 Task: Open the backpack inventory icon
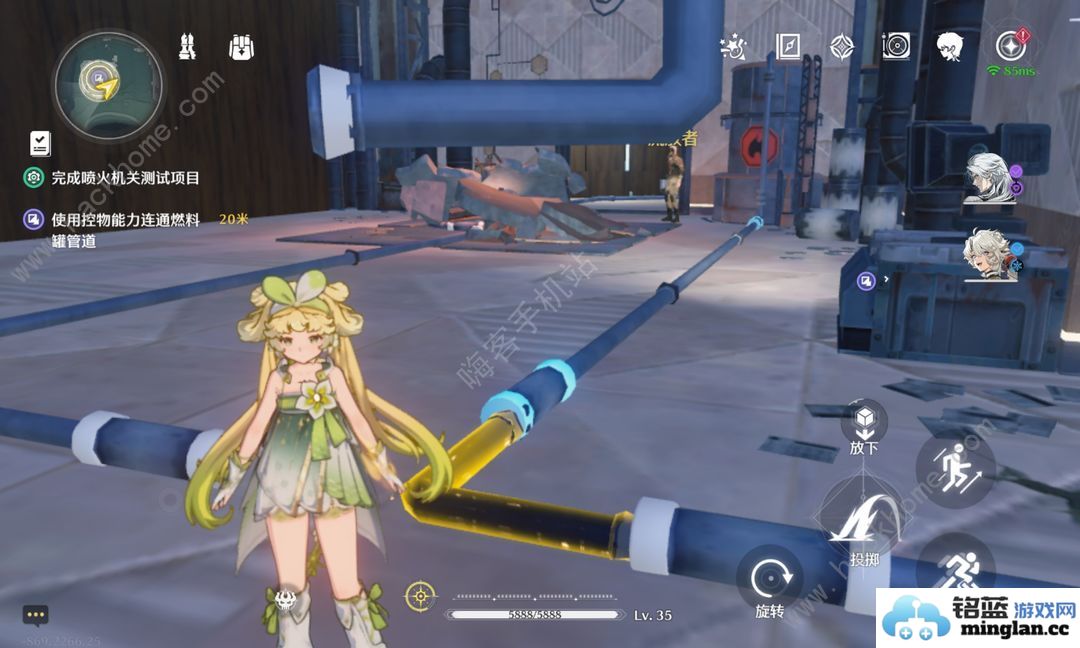[241, 46]
